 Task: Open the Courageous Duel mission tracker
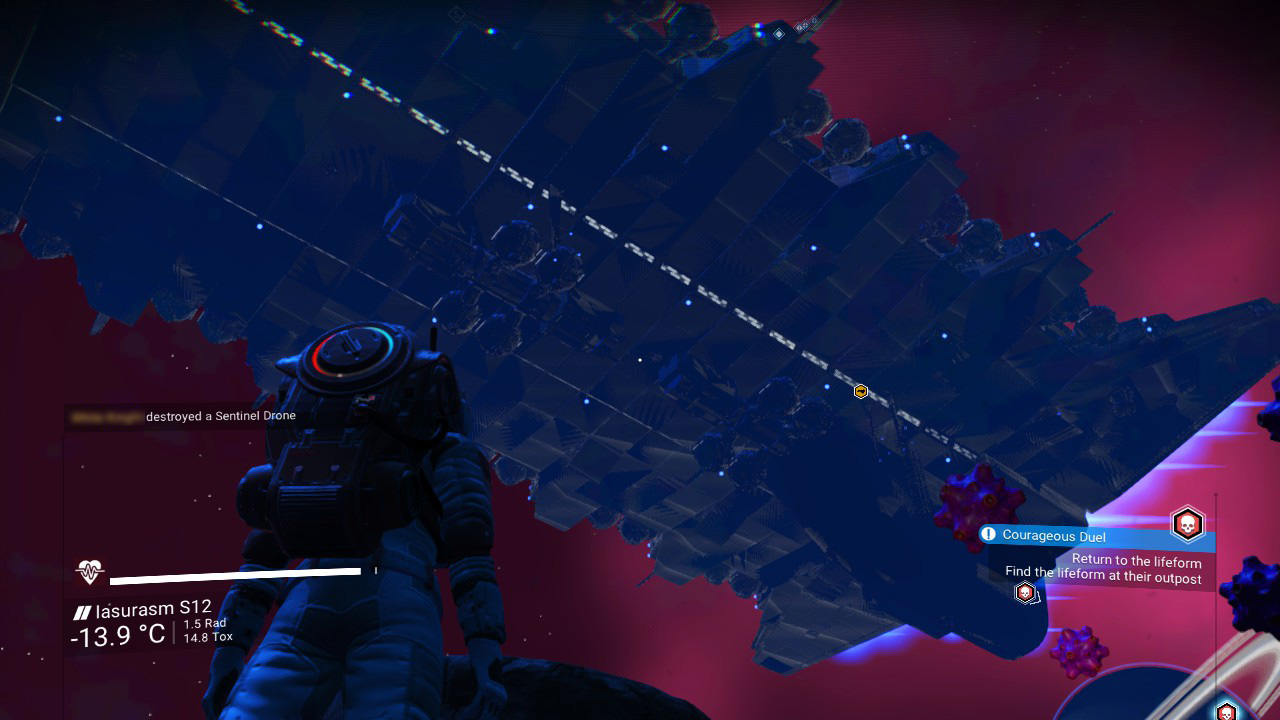tap(1053, 536)
